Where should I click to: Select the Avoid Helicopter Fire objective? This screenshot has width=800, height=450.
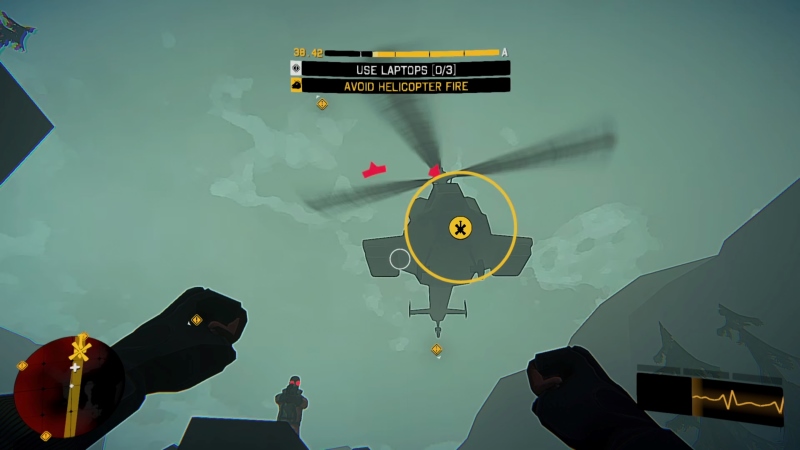[406, 86]
